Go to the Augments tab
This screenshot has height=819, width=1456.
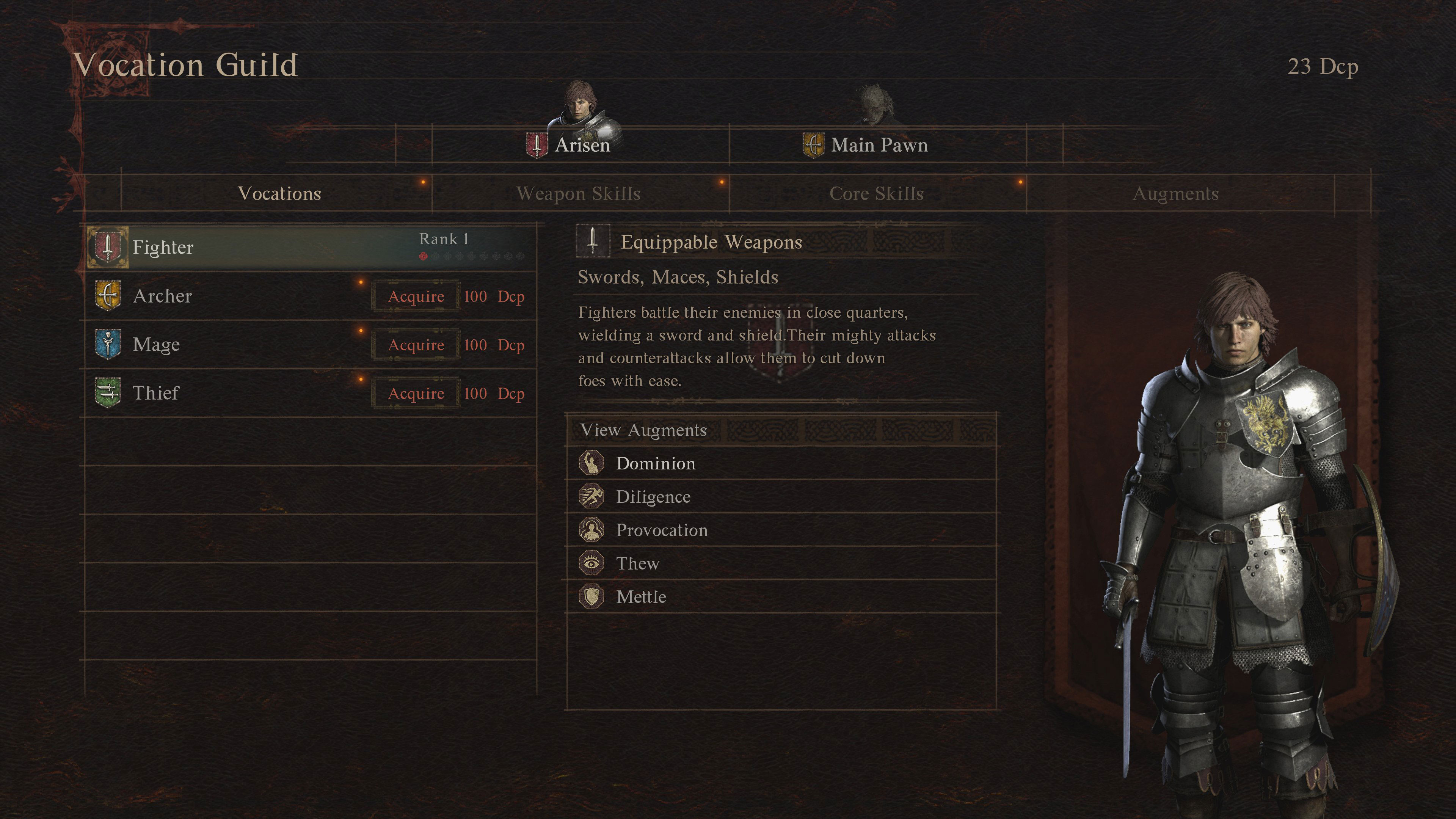1175,194
